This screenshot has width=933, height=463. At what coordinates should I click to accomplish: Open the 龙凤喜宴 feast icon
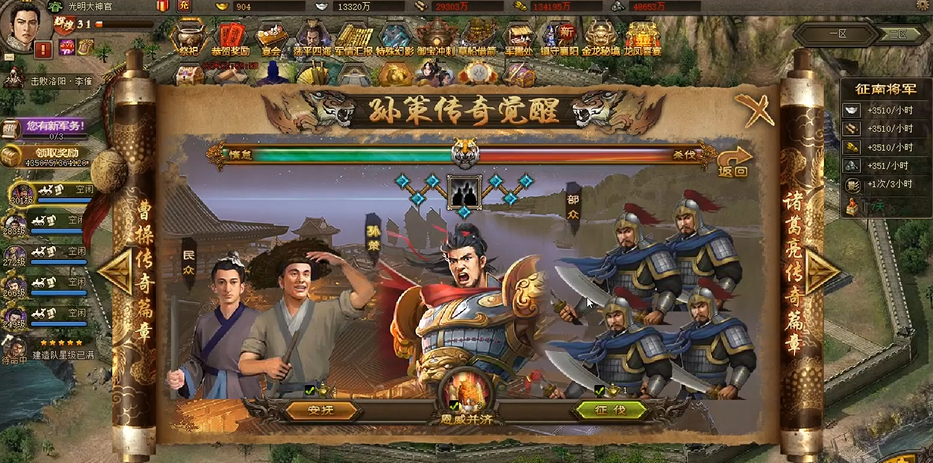[x=642, y=39]
